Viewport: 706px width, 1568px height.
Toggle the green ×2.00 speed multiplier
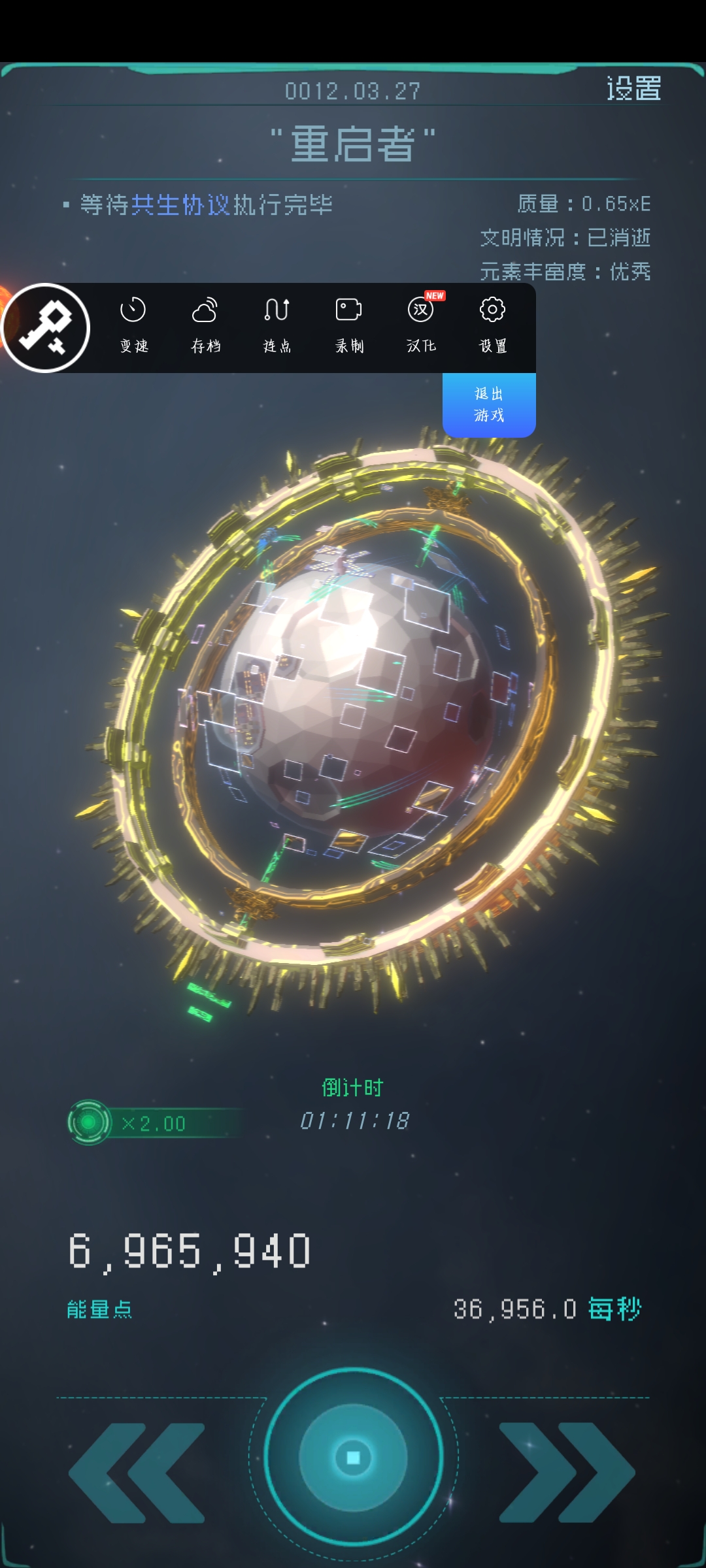(89, 1122)
